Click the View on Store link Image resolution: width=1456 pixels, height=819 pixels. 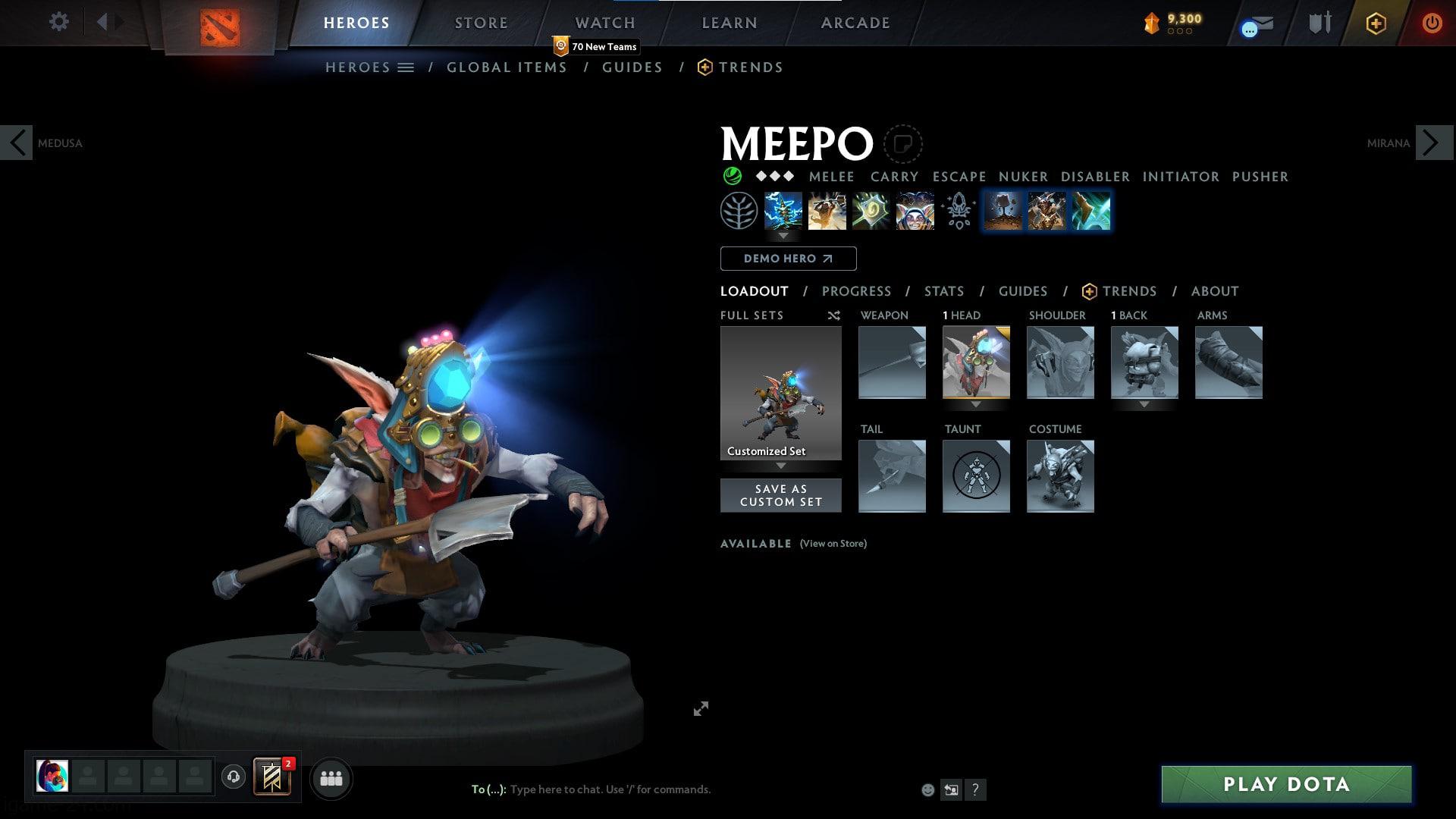(x=833, y=544)
